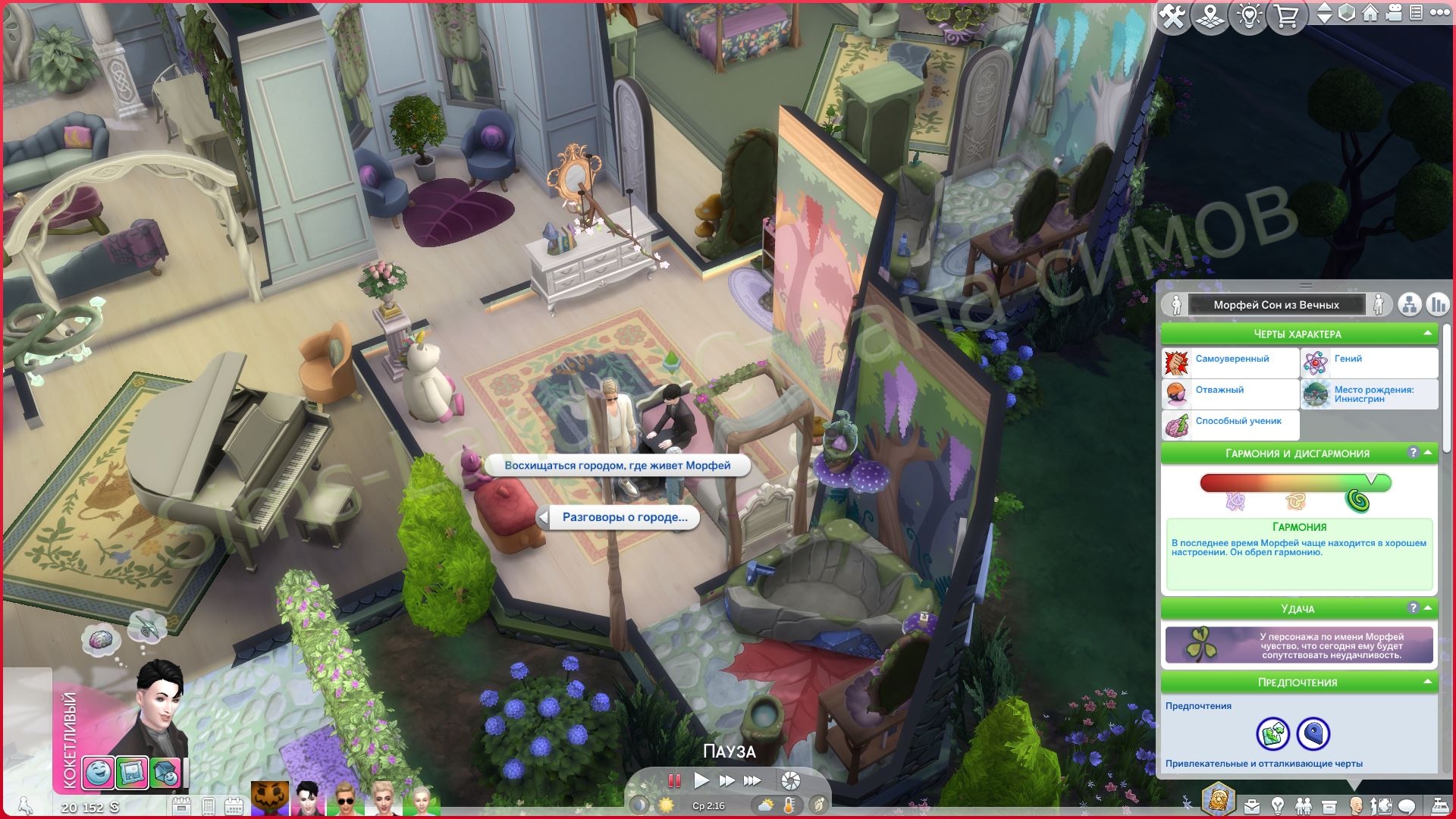The width and height of the screenshot is (1456, 819).
Task: Open the three-dots options menu top right
Action: tap(1439, 13)
